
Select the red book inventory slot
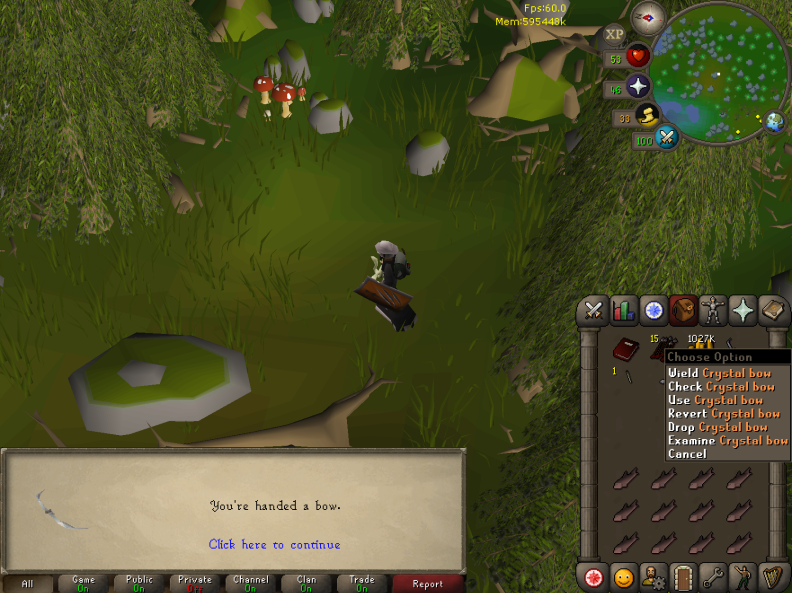pyautogui.click(x=625, y=350)
